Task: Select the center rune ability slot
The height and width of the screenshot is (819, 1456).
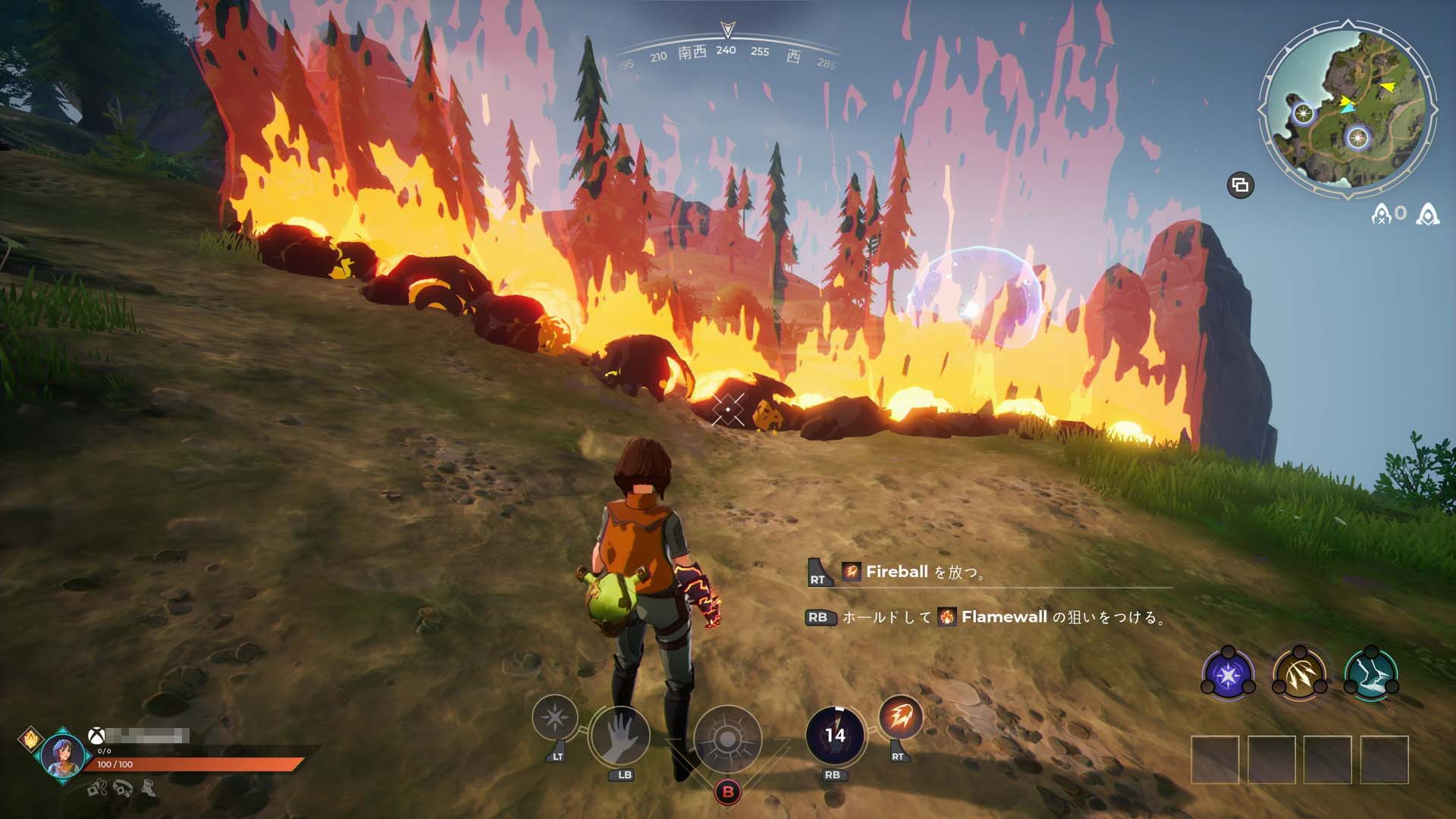Action: click(726, 739)
